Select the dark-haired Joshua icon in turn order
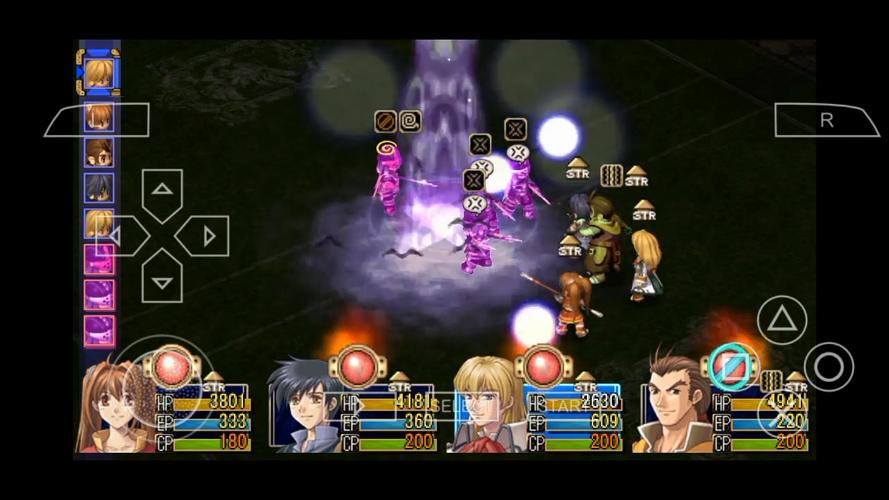This screenshot has height=500, width=889. tap(98, 187)
